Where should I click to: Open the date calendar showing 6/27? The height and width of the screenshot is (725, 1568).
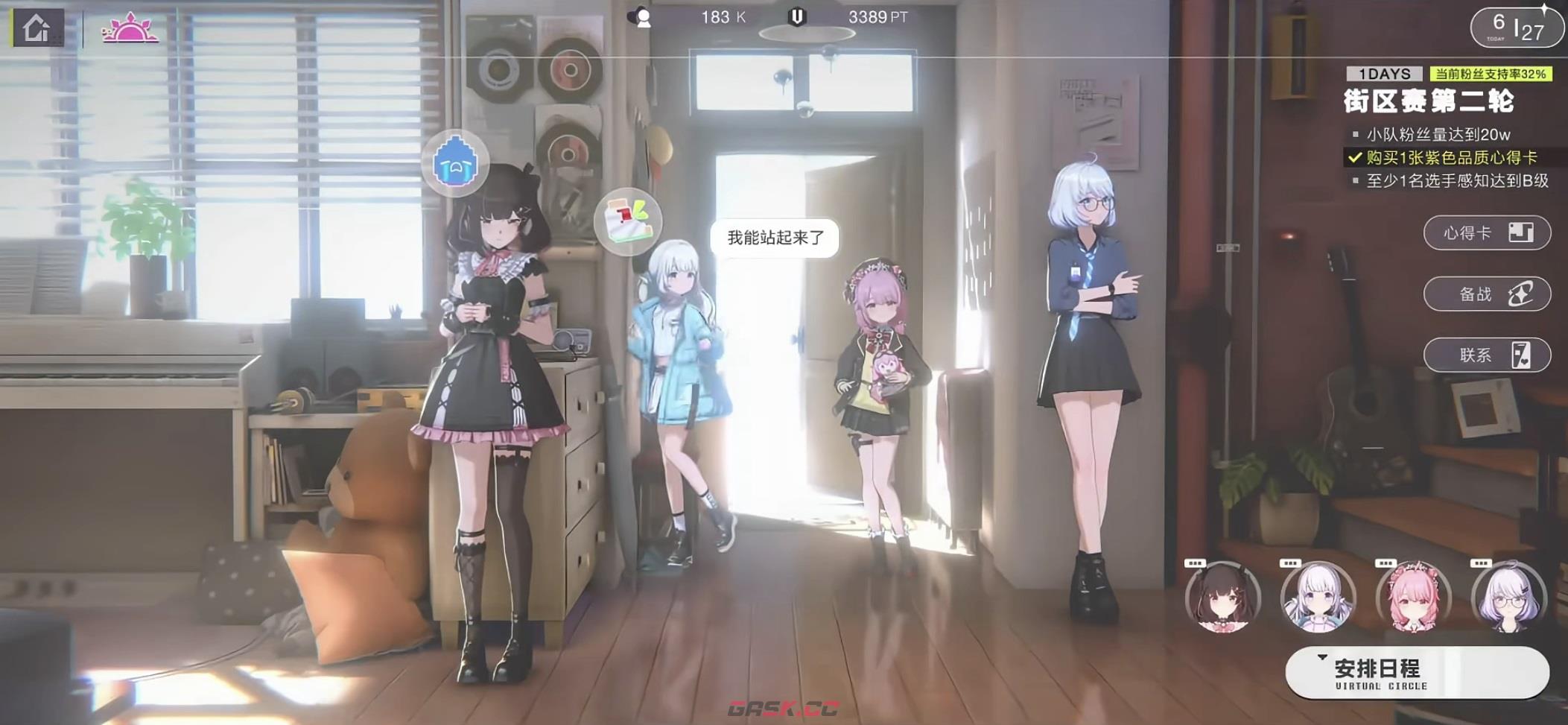1516,28
